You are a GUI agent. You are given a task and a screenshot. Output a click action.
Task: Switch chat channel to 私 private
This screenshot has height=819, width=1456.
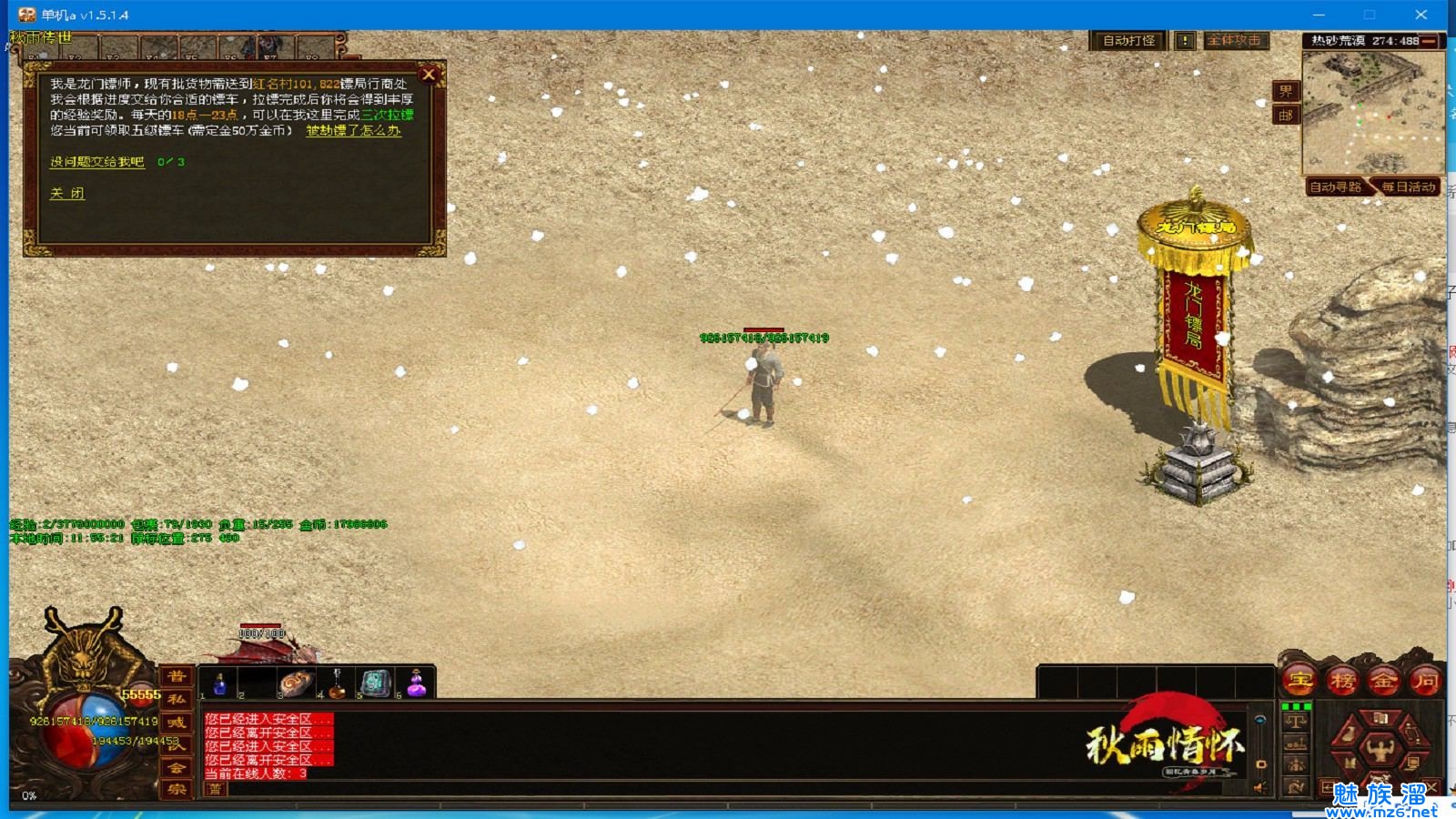coord(176,700)
